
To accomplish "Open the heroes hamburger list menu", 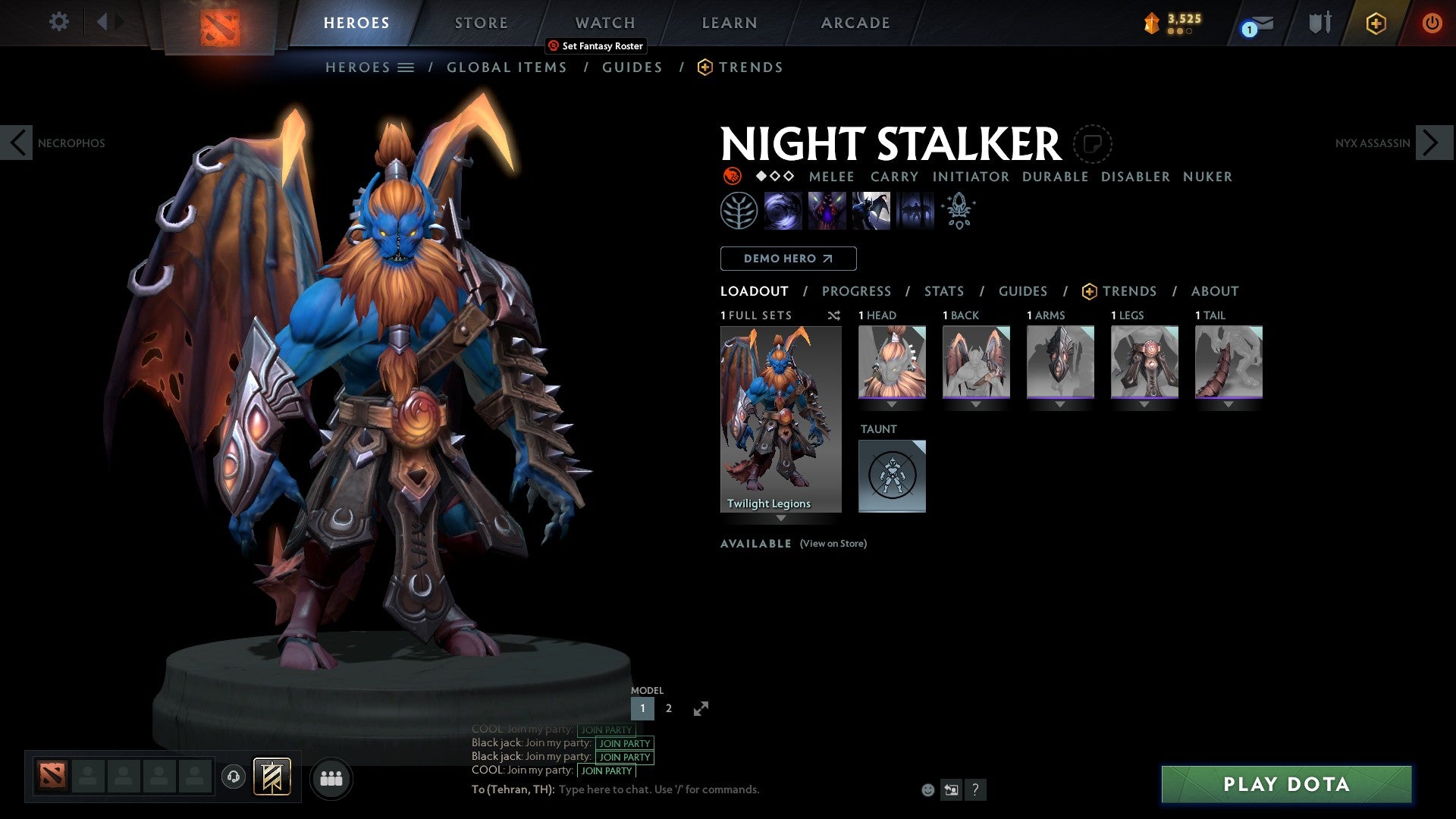I will 406,67.
